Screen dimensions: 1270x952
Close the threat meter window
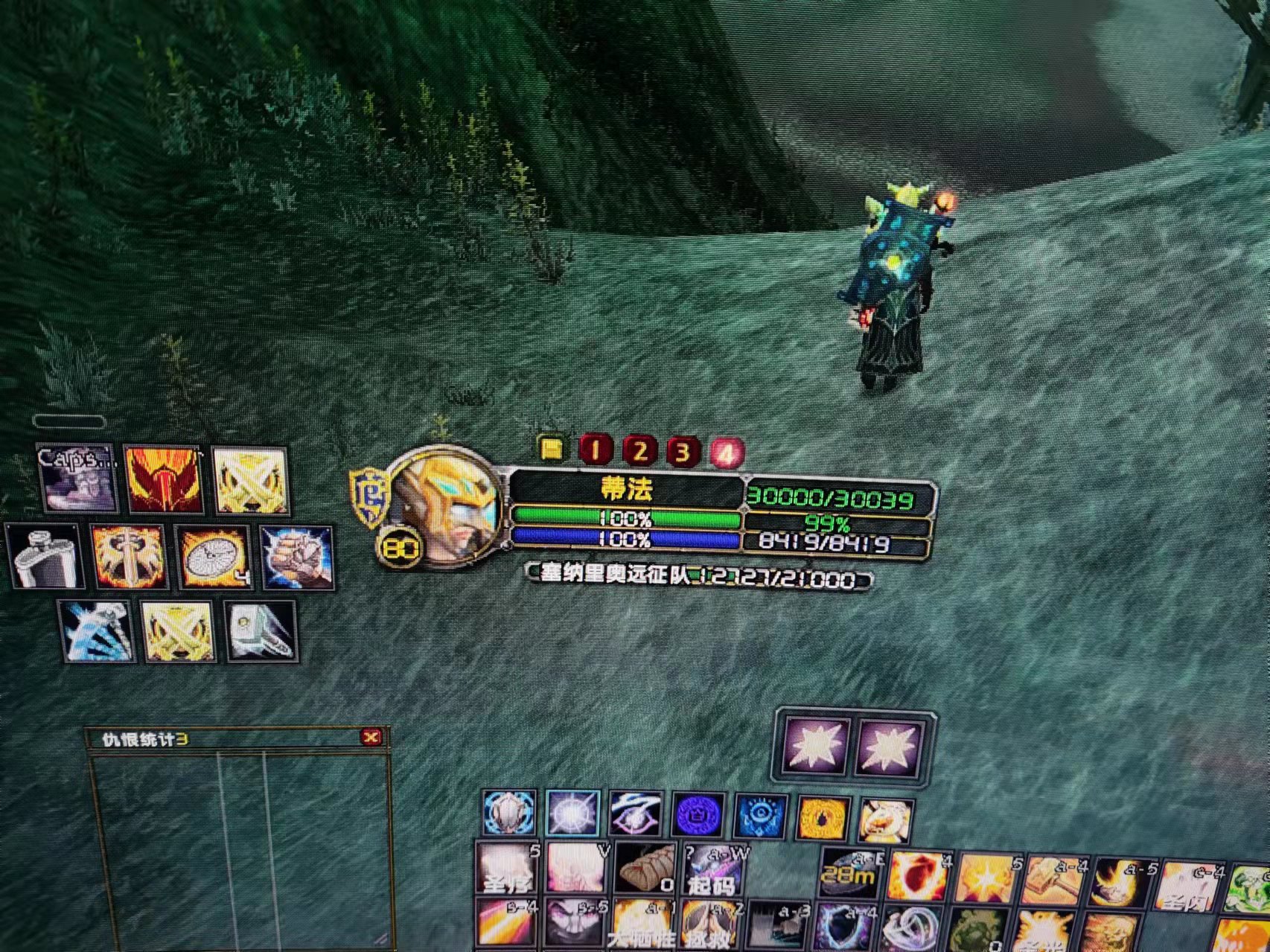tap(371, 737)
